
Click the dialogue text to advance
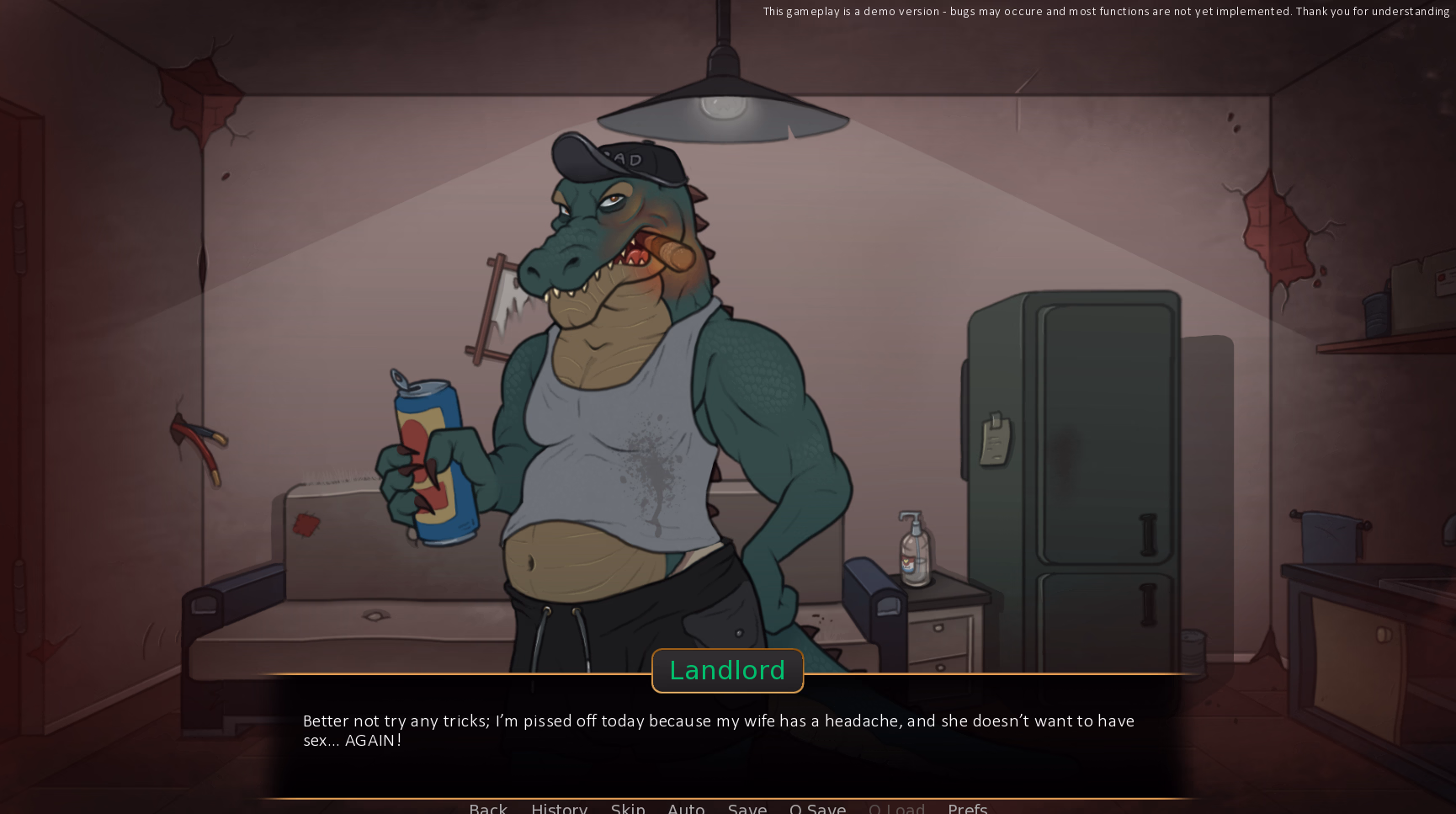coord(718,731)
